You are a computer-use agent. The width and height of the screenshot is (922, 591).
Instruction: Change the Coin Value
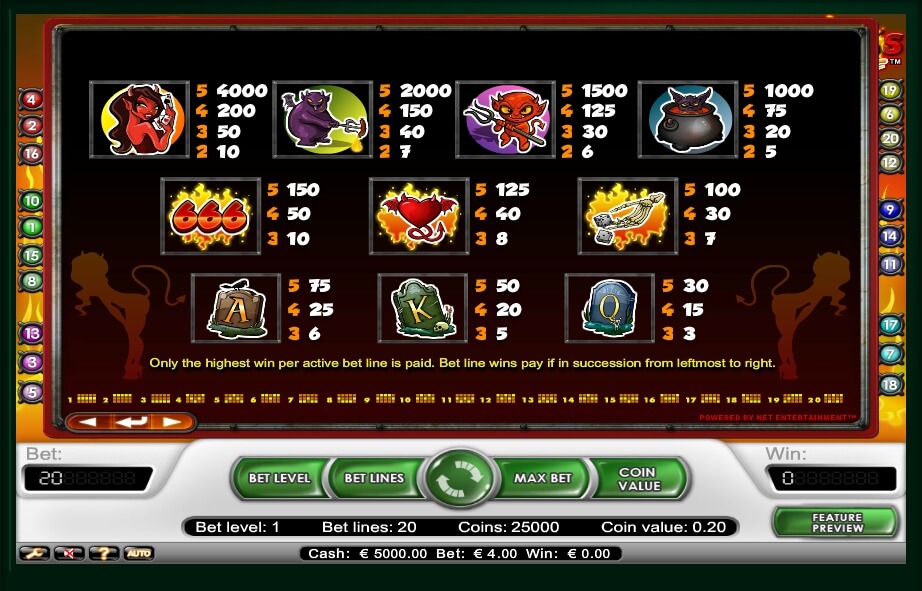click(639, 478)
